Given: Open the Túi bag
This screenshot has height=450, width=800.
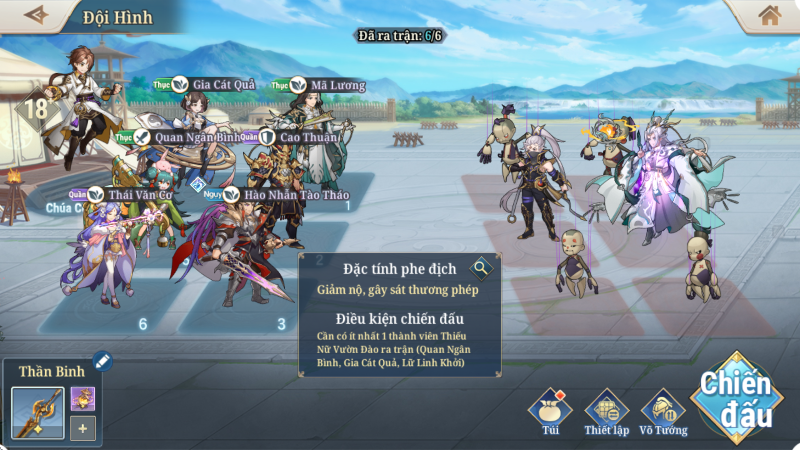Looking at the screenshot, I should coord(551,410).
